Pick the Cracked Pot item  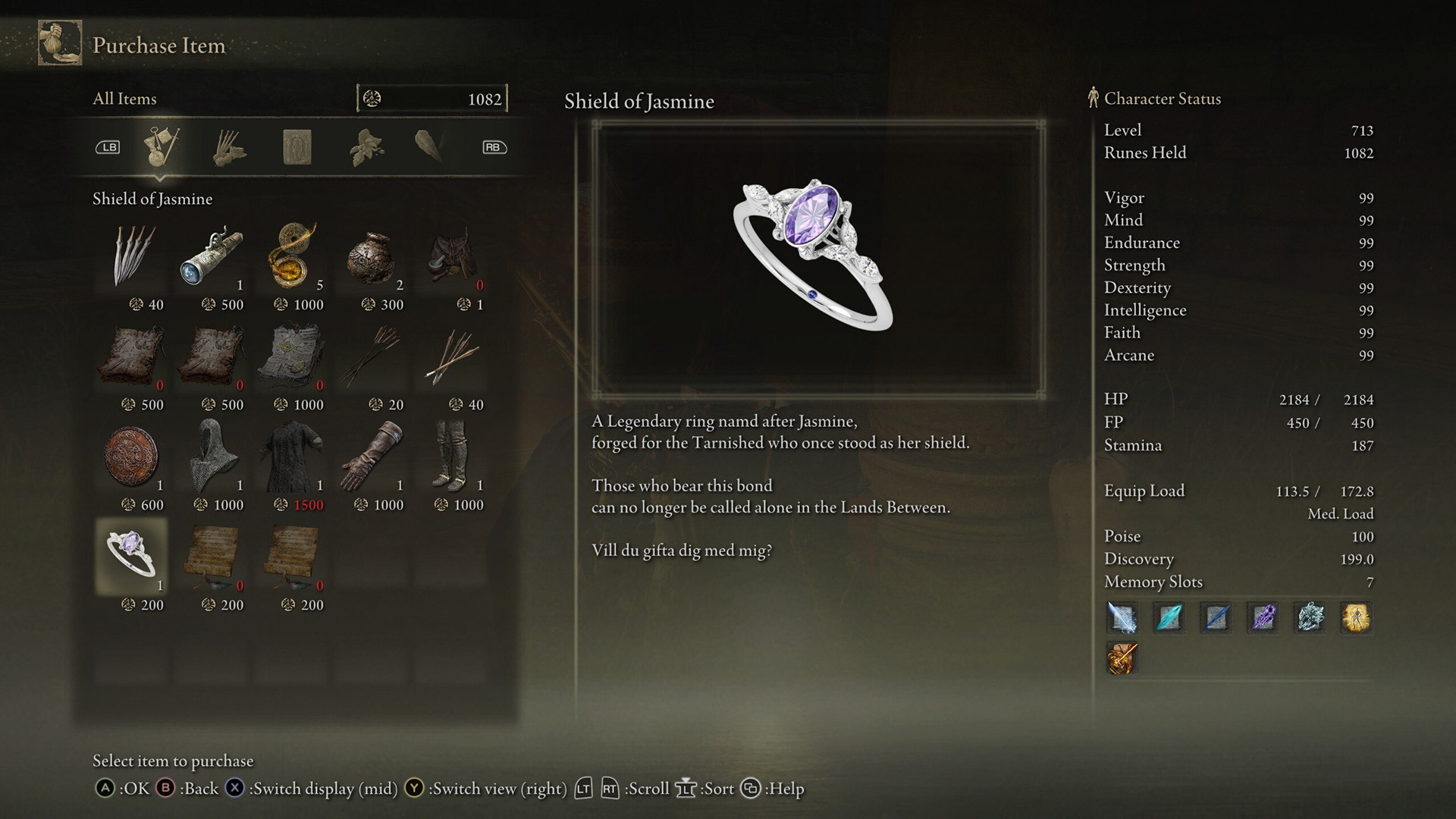click(x=373, y=256)
